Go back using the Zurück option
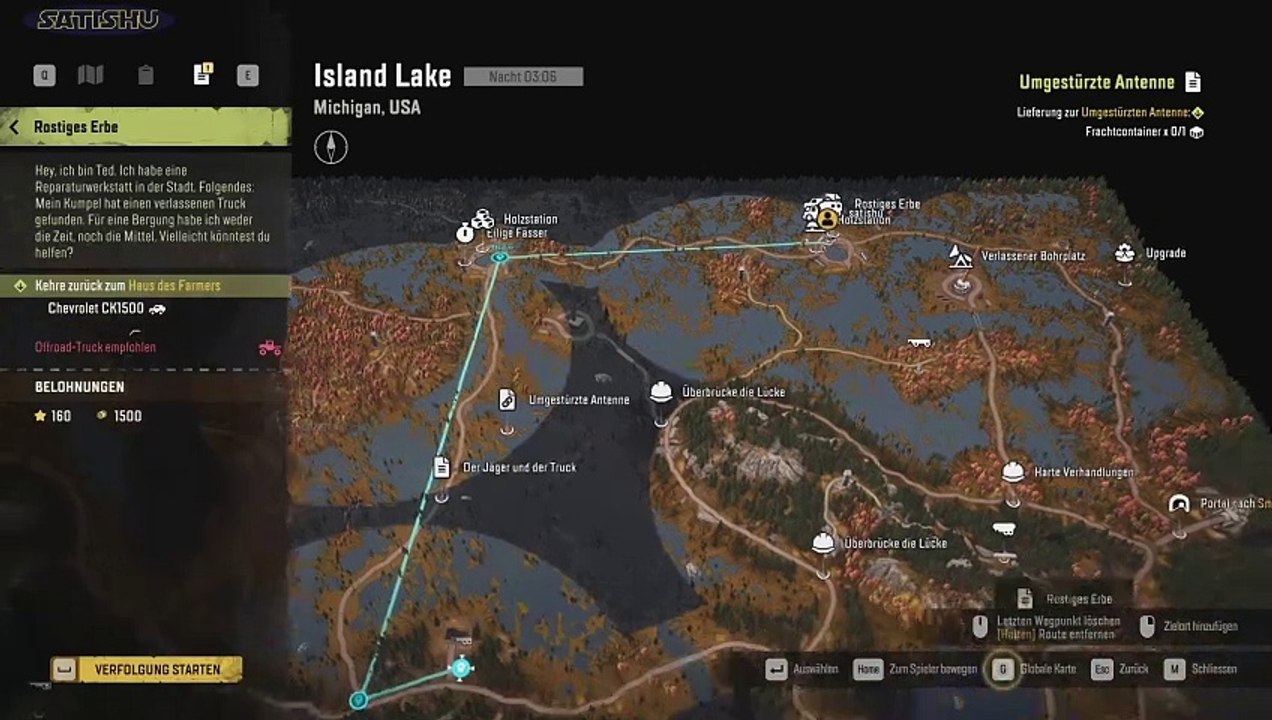Screen dimensions: 1272x720 [x=1102, y=669]
